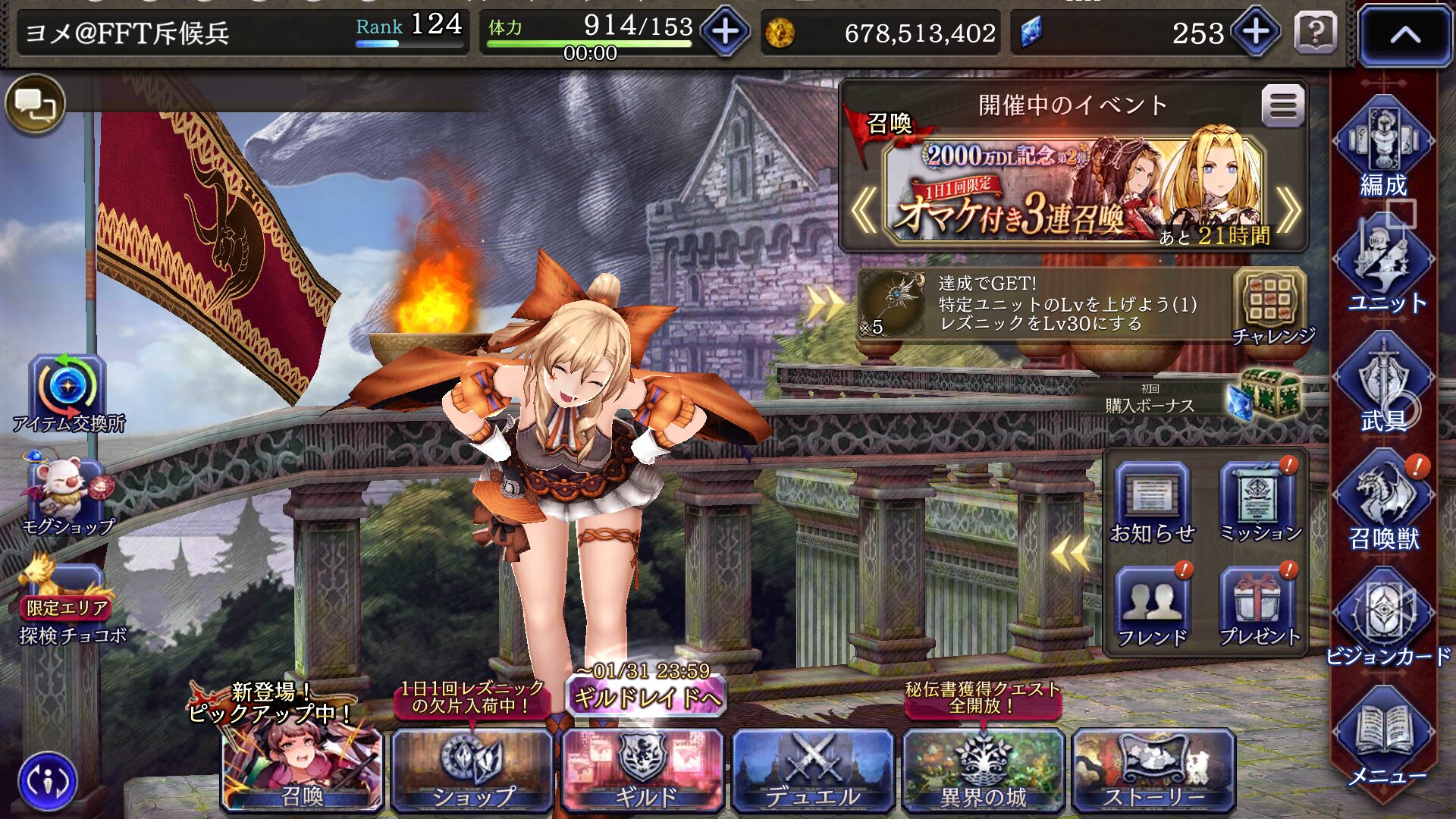The image size is (1456, 819).
Task: Open the メニュー book icon
Action: (x=1385, y=739)
